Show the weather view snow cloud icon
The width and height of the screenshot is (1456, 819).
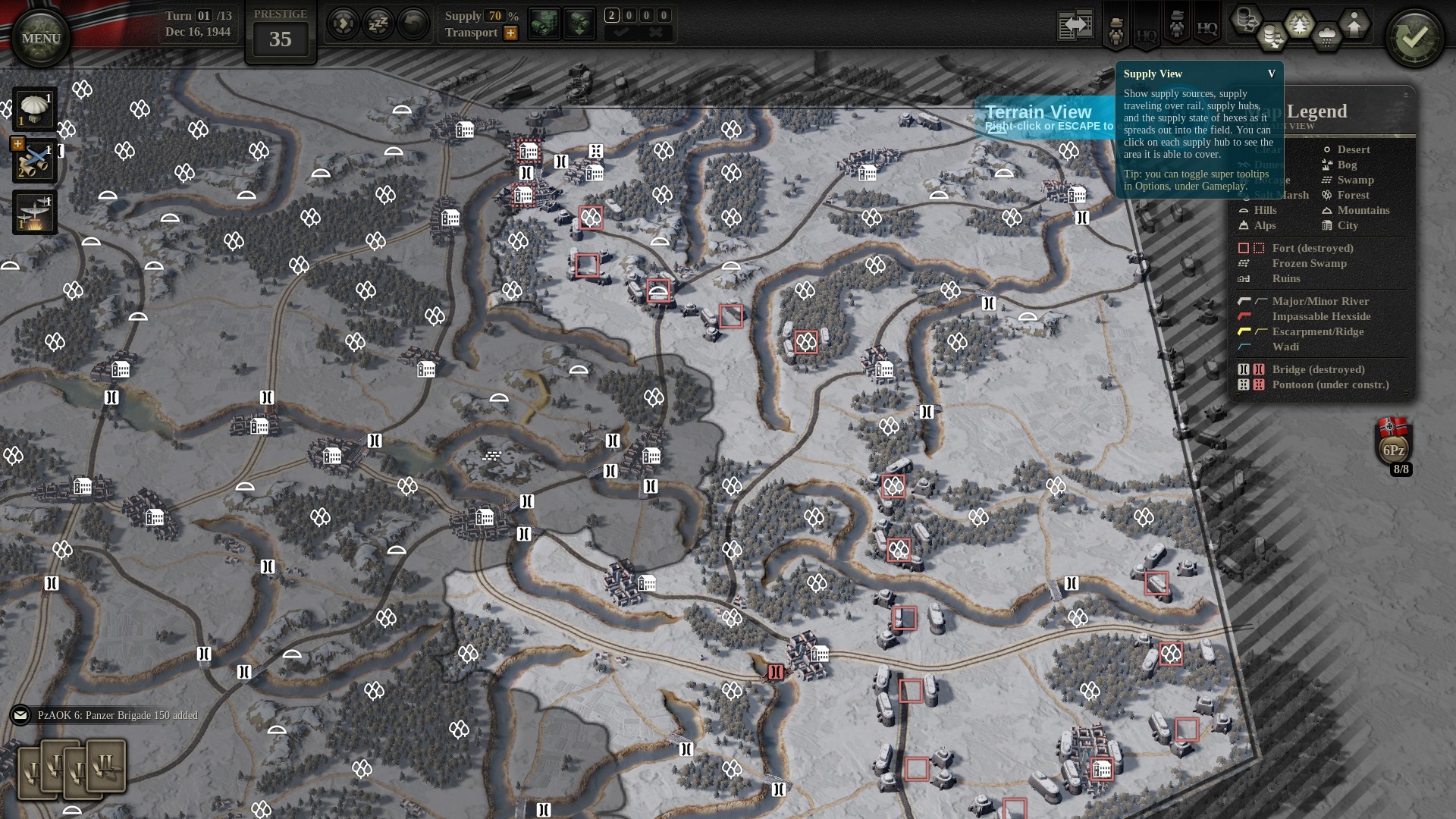(1326, 36)
